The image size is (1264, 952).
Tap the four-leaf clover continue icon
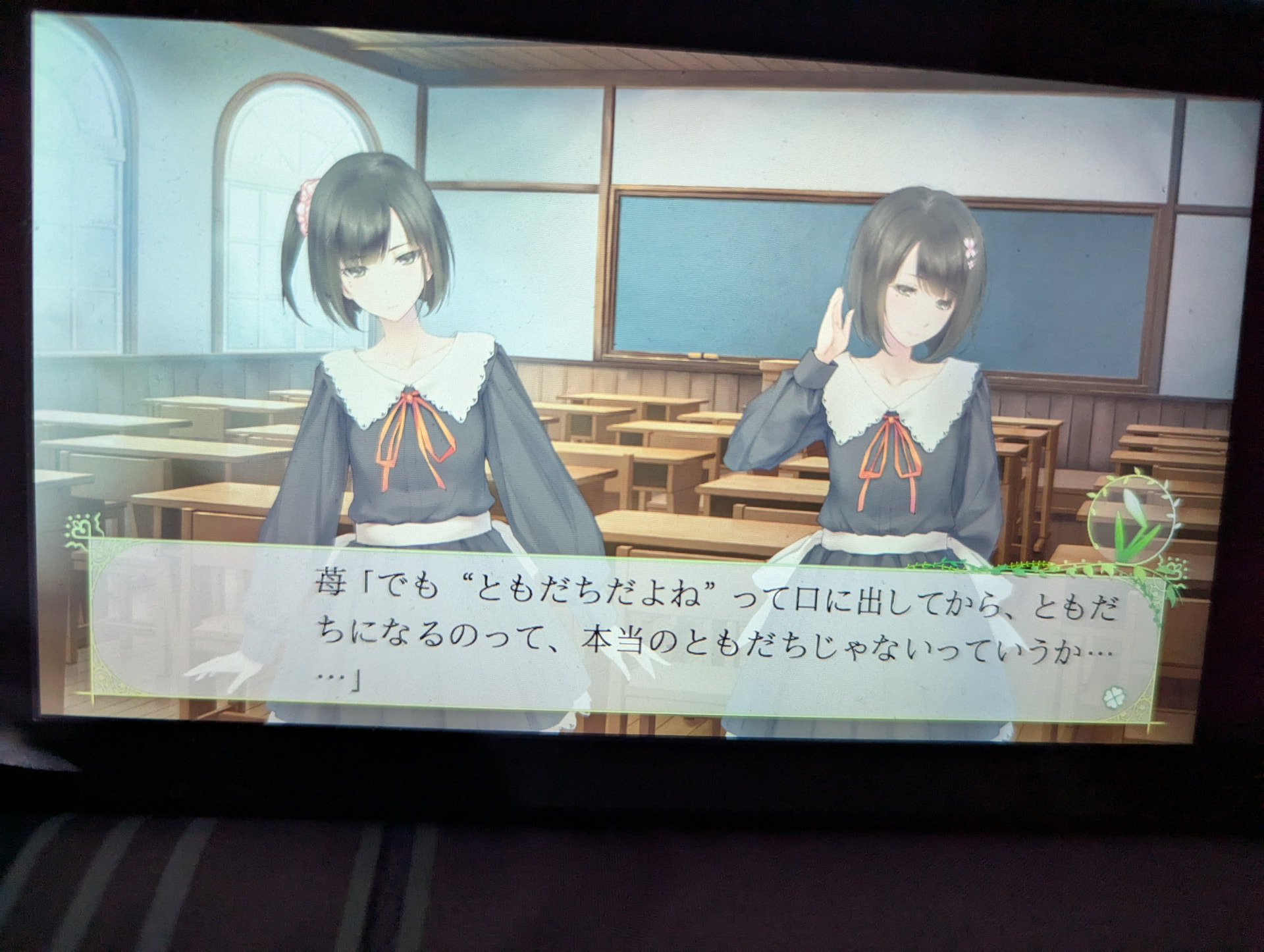point(1111,695)
